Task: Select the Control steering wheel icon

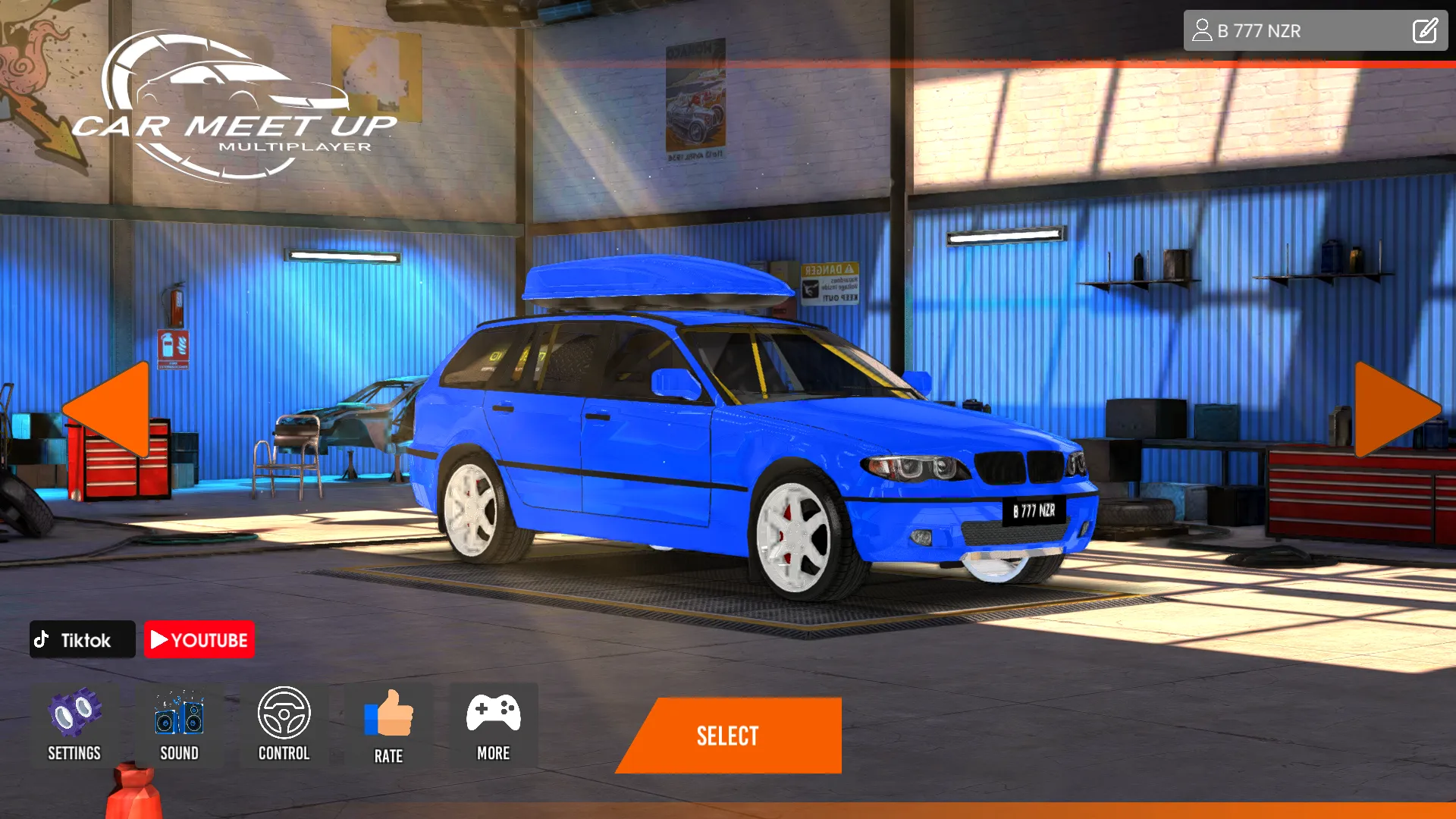Action: [284, 713]
